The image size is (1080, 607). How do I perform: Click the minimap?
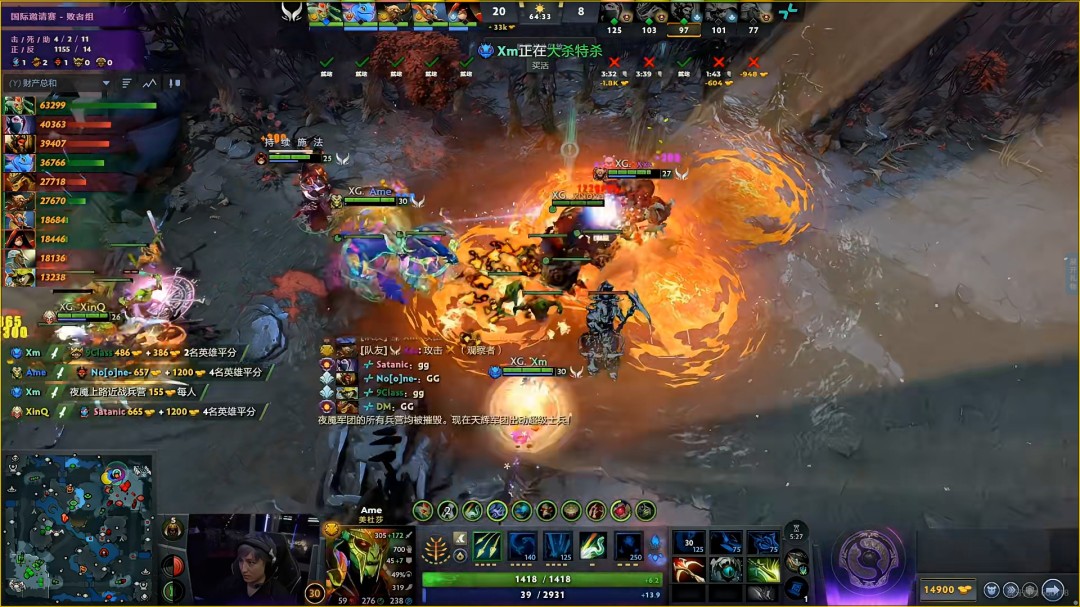(78, 528)
